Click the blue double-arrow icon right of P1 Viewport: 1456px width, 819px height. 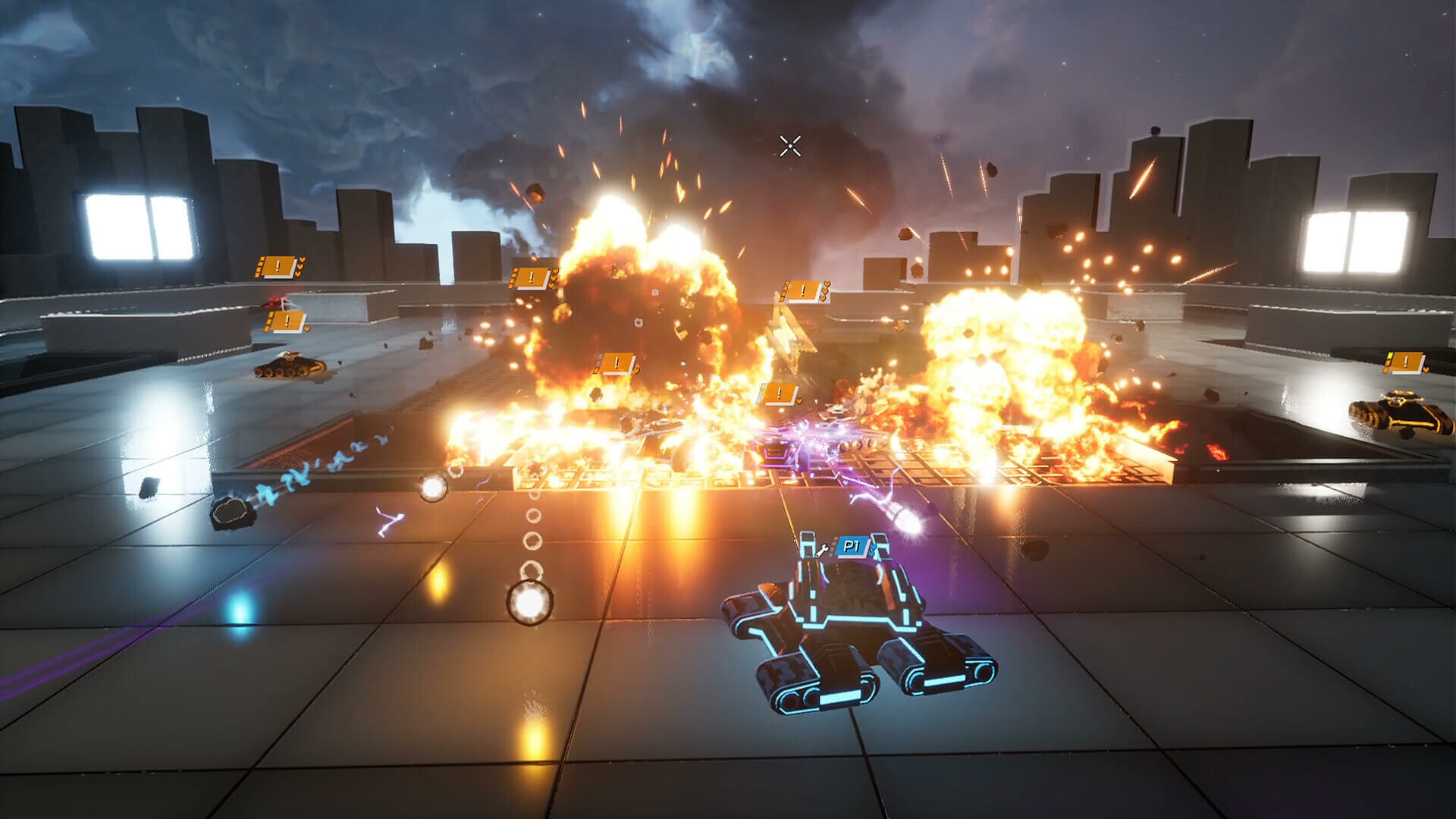pos(874,549)
